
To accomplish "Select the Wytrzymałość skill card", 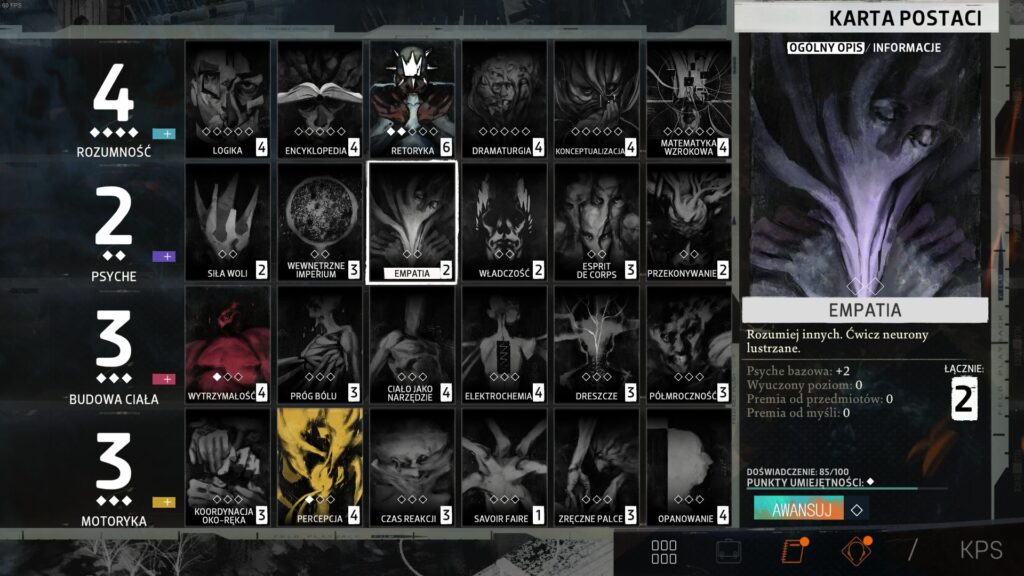I will pos(227,345).
